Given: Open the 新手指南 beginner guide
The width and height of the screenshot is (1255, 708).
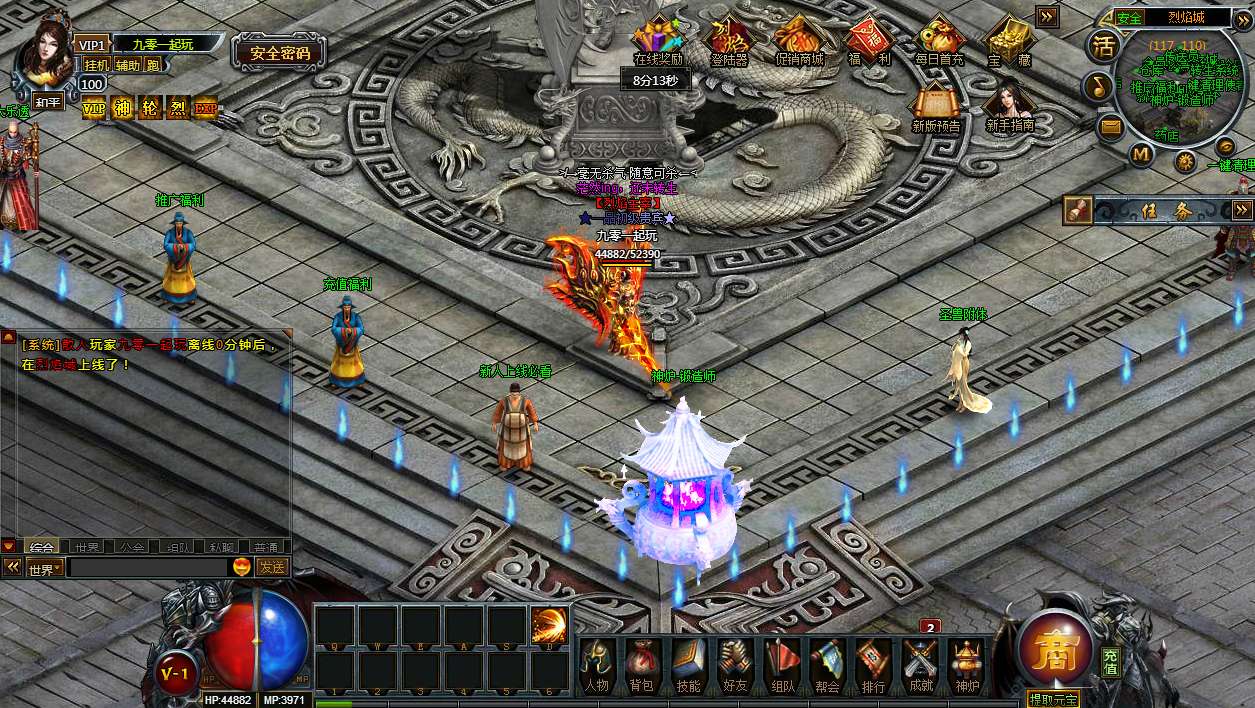Looking at the screenshot, I should click(1009, 107).
